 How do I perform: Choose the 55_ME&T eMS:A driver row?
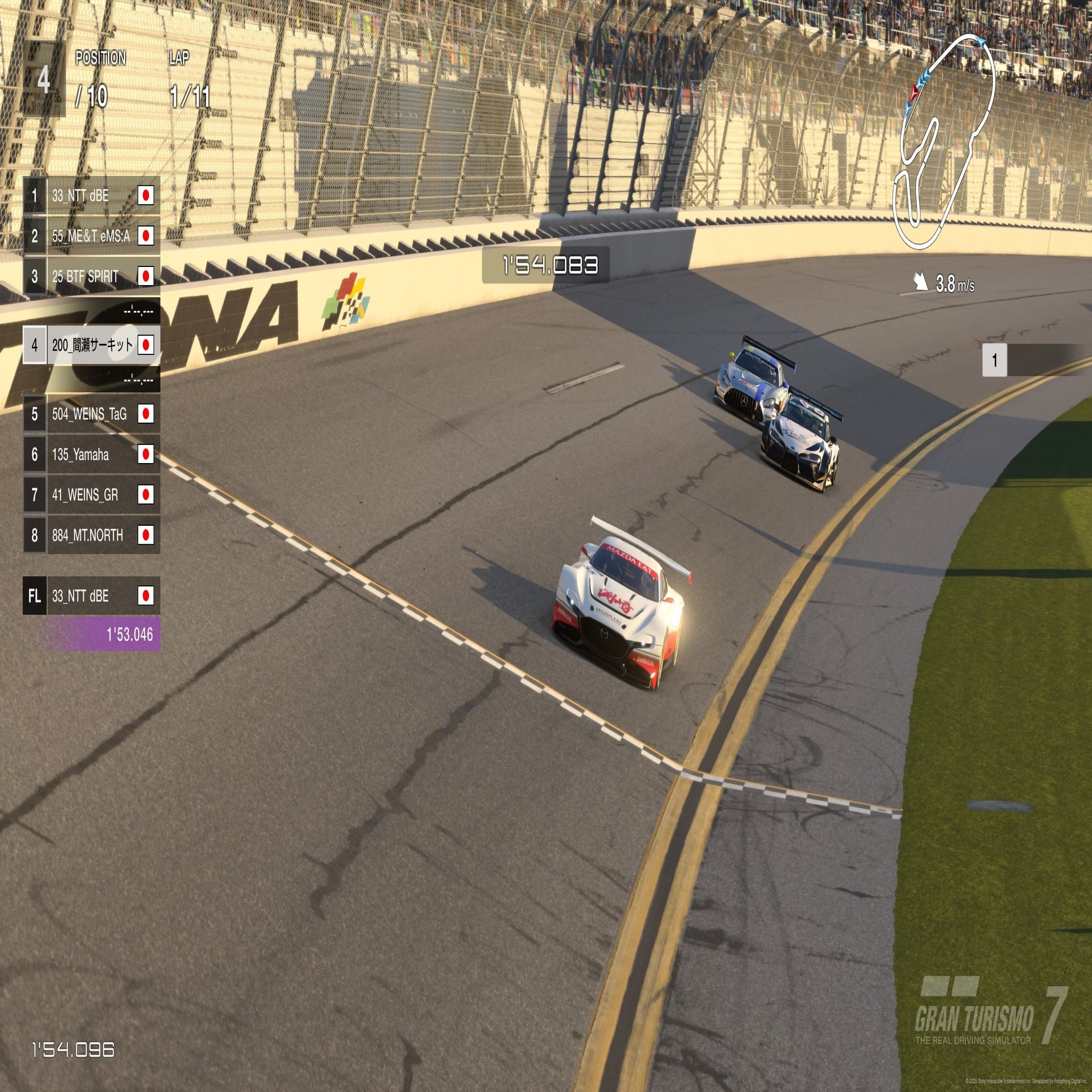point(91,236)
